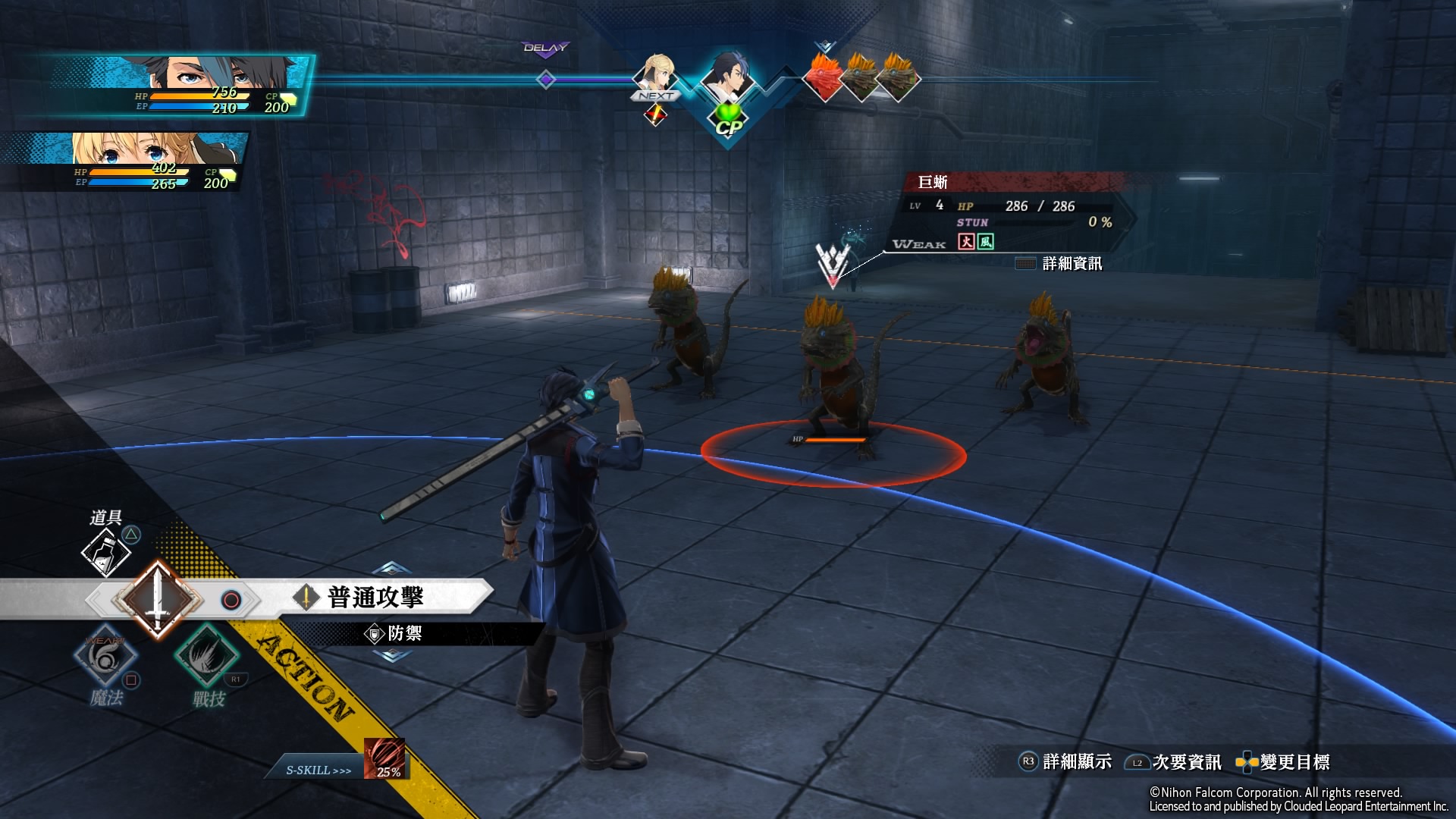This screenshot has width=1456, height=819.
Task: Select the blonde girl's NEXT turn-order portrait
Action: click(655, 76)
